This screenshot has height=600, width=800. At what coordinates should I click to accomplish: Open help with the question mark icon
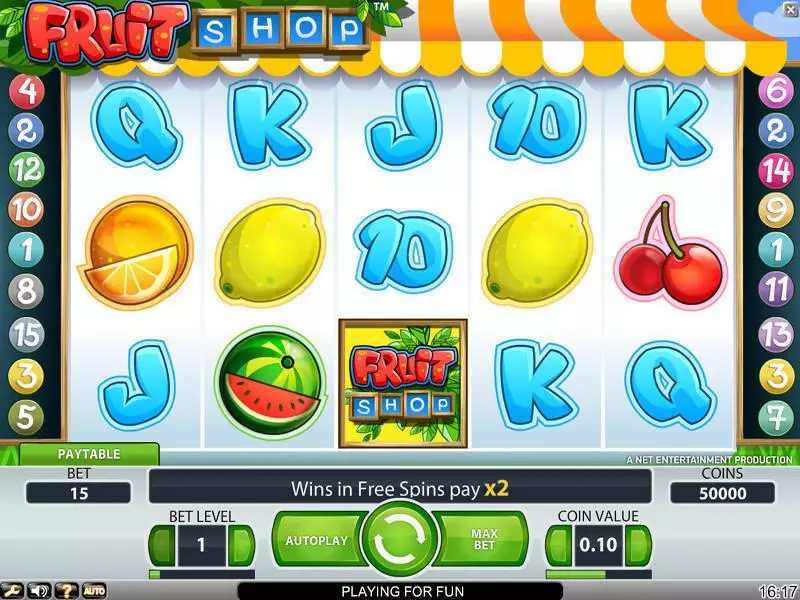[x=66, y=590]
